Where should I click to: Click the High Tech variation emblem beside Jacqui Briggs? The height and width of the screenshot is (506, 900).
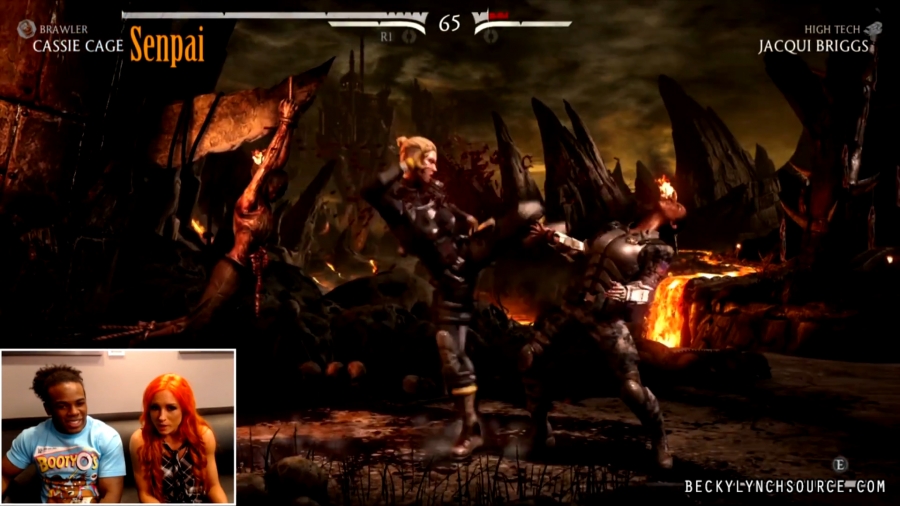(873, 30)
